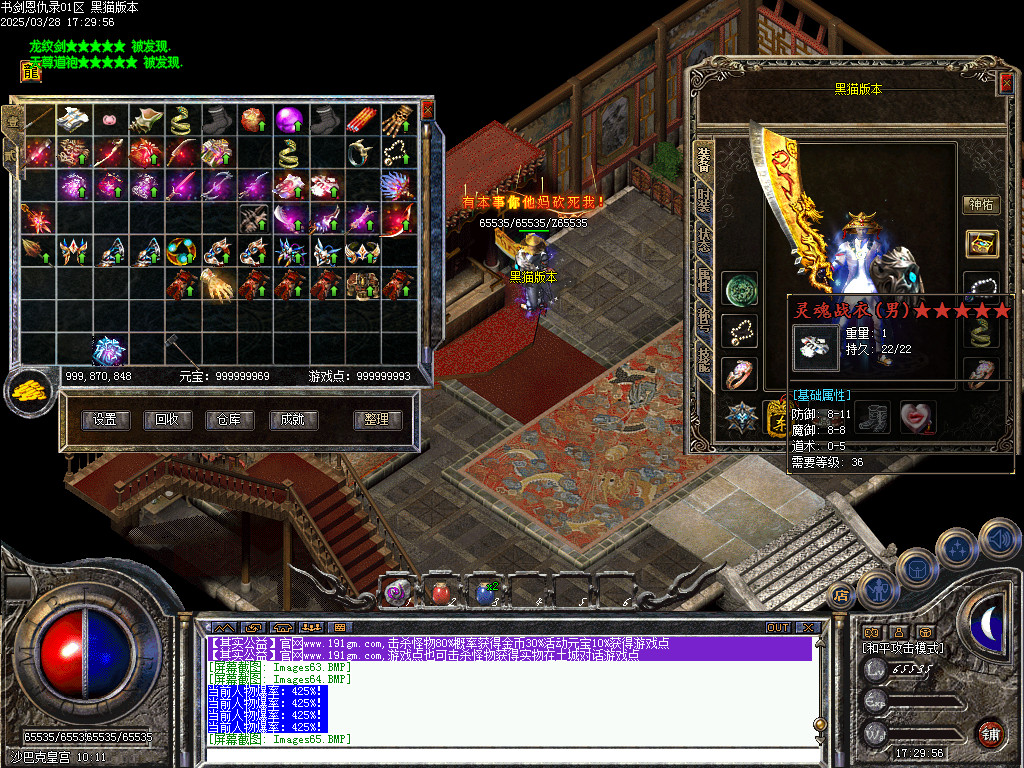Close the inventory bag window
The width and height of the screenshot is (1024, 768).
[428, 109]
